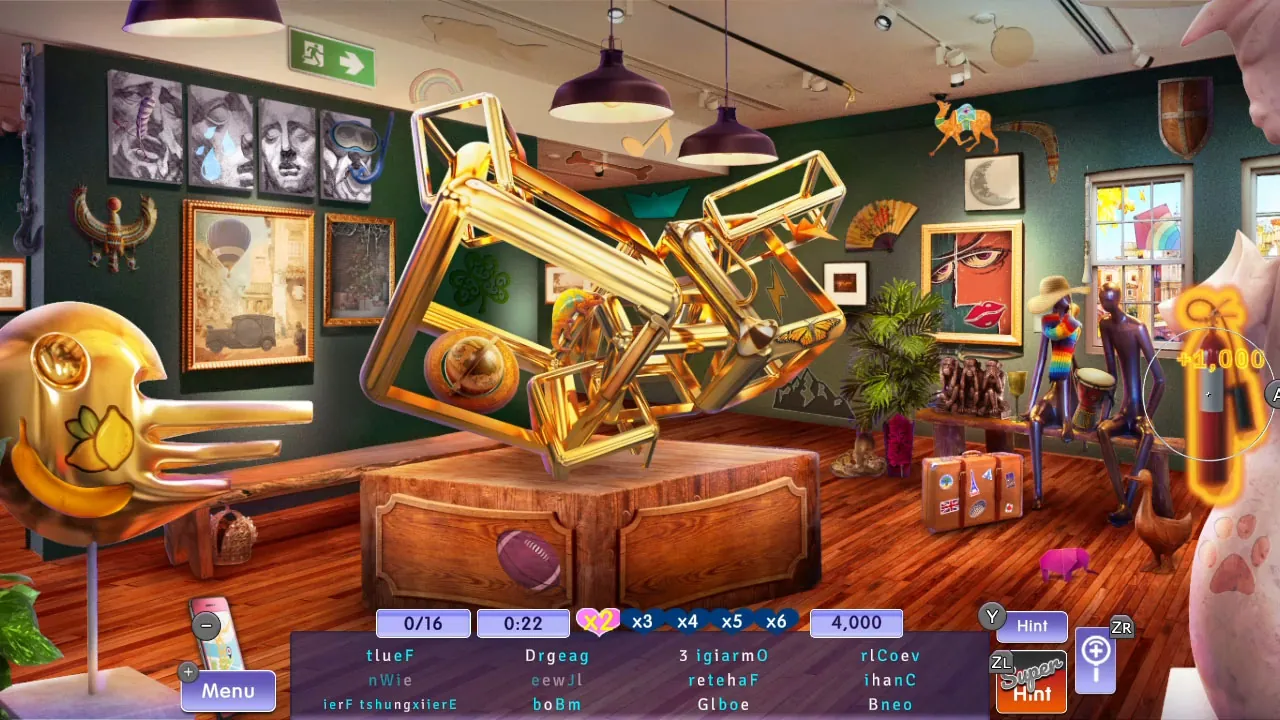
Task: Click the 4,000 score display
Action: [x=856, y=623]
